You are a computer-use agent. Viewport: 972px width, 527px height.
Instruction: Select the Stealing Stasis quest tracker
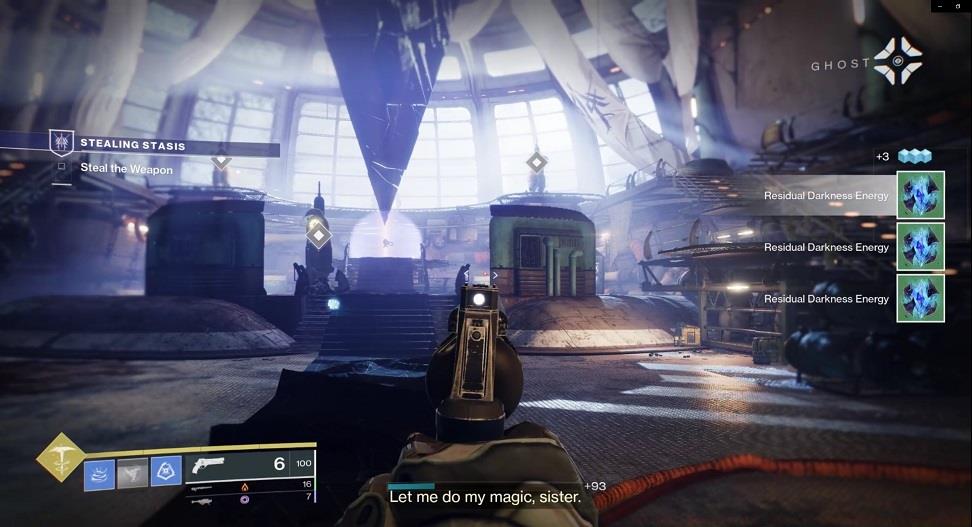pos(132,146)
